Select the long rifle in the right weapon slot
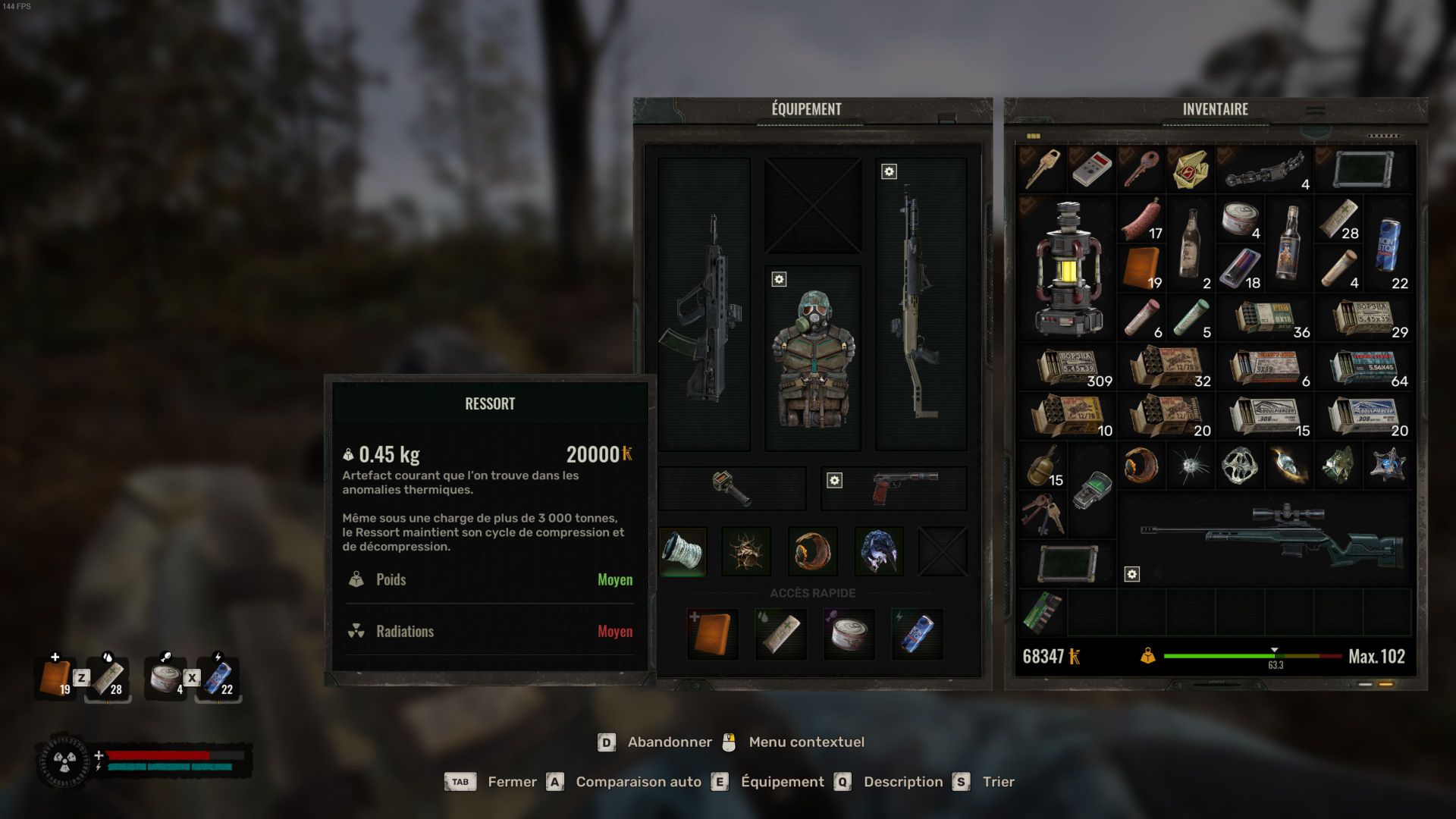The height and width of the screenshot is (819, 1456). click(x=920, y=305)
